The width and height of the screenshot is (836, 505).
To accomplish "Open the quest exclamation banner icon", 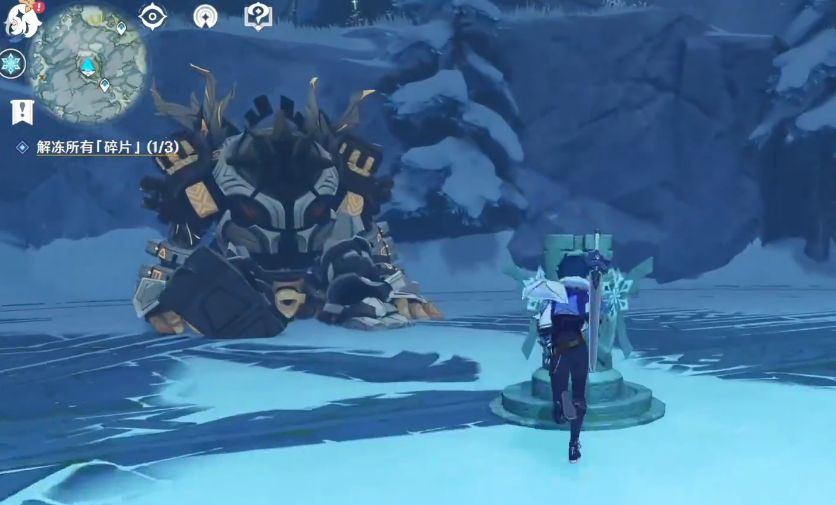I will click(21, 111).
